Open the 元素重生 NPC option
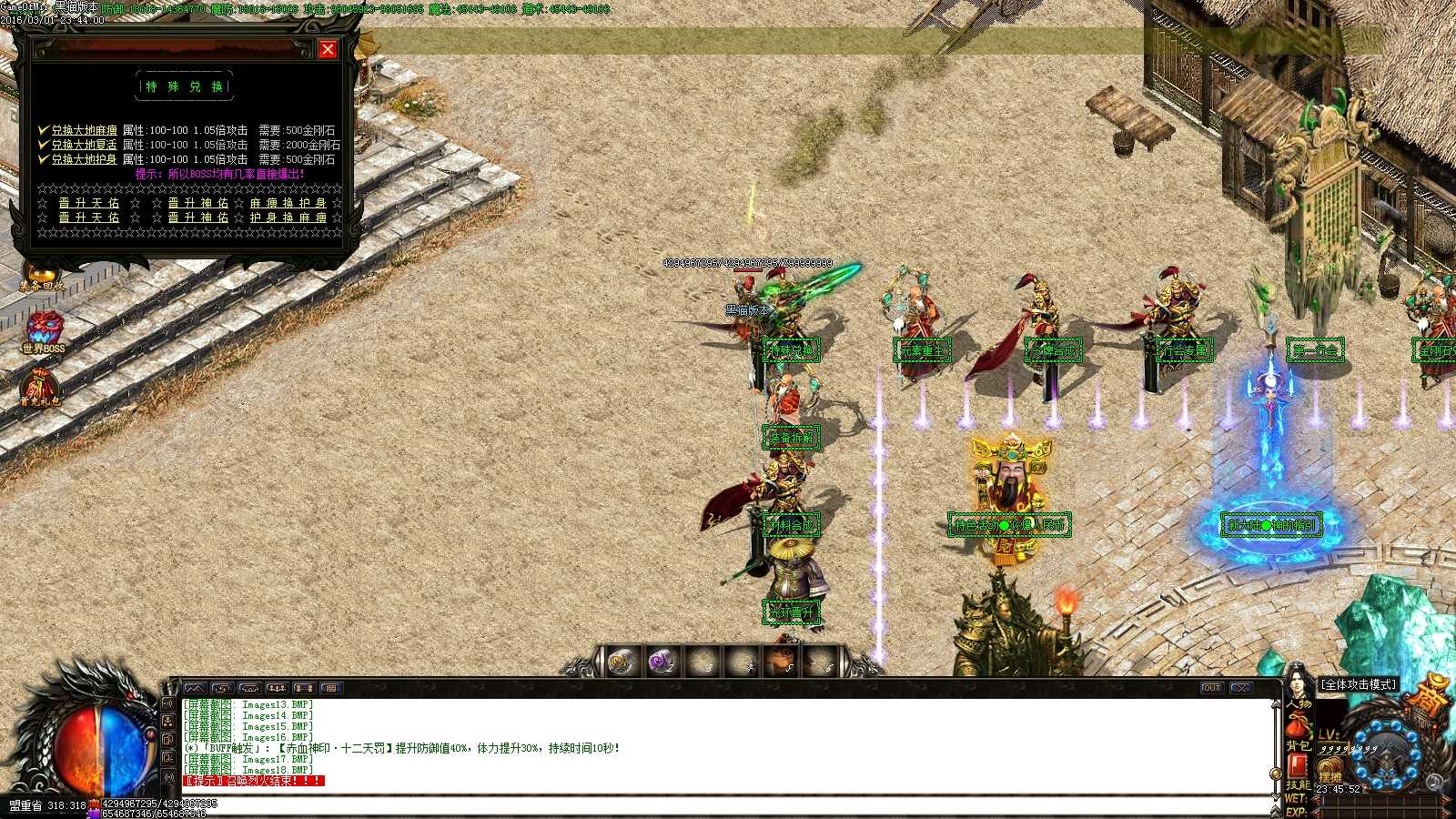 pos(921,351)
